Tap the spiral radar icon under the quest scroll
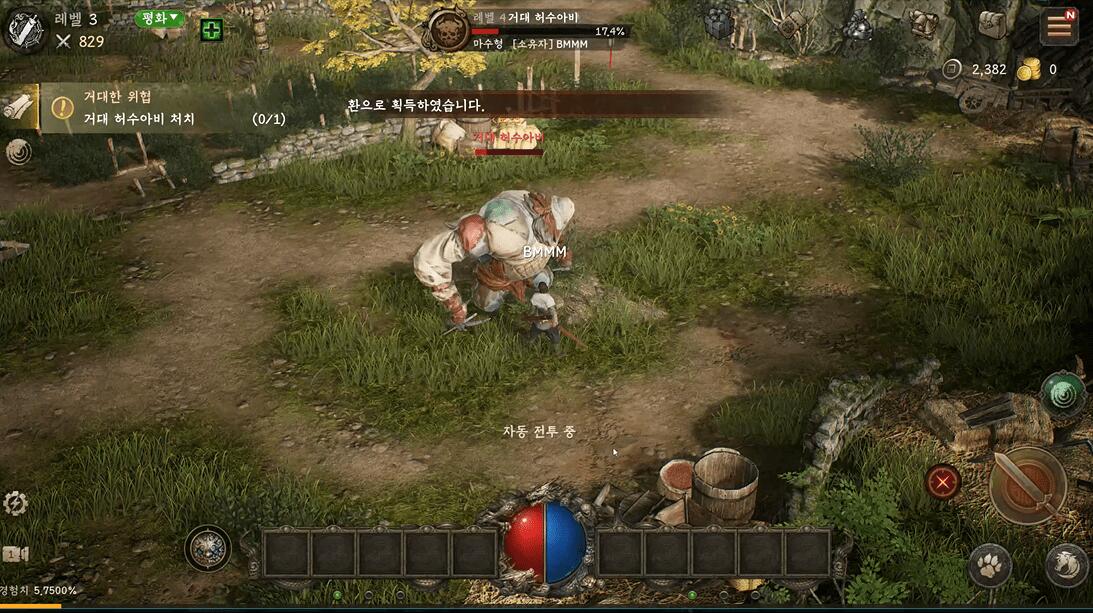This screenshot has height=613, width=1093. click(18, 151)
